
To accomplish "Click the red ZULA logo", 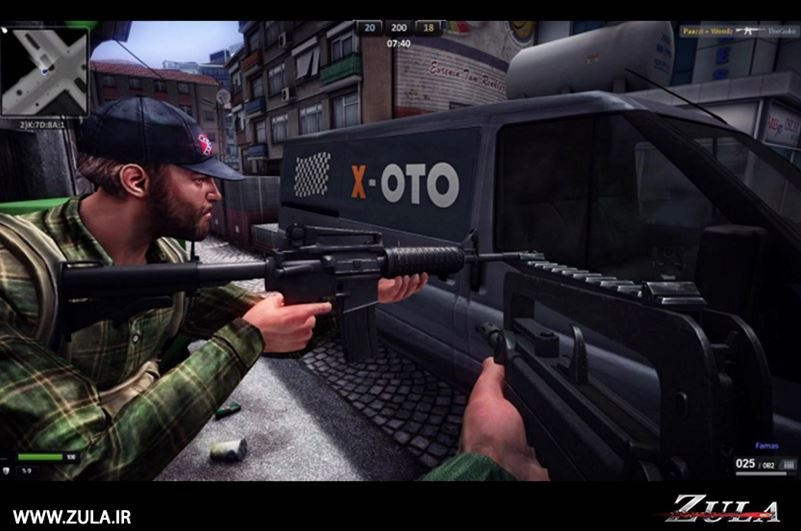I will 724,506.
